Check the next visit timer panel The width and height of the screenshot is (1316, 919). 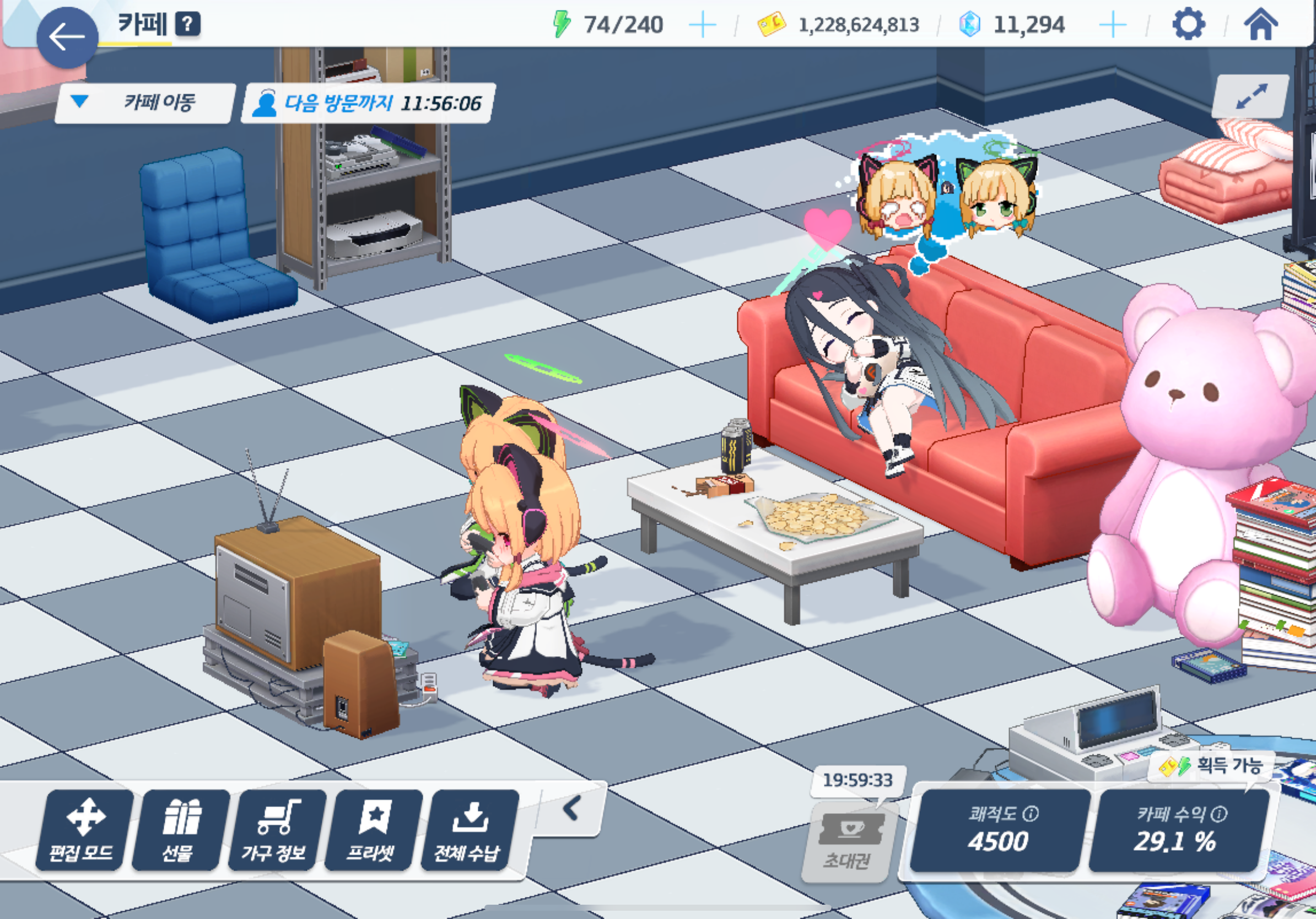(x=368, y=103)
